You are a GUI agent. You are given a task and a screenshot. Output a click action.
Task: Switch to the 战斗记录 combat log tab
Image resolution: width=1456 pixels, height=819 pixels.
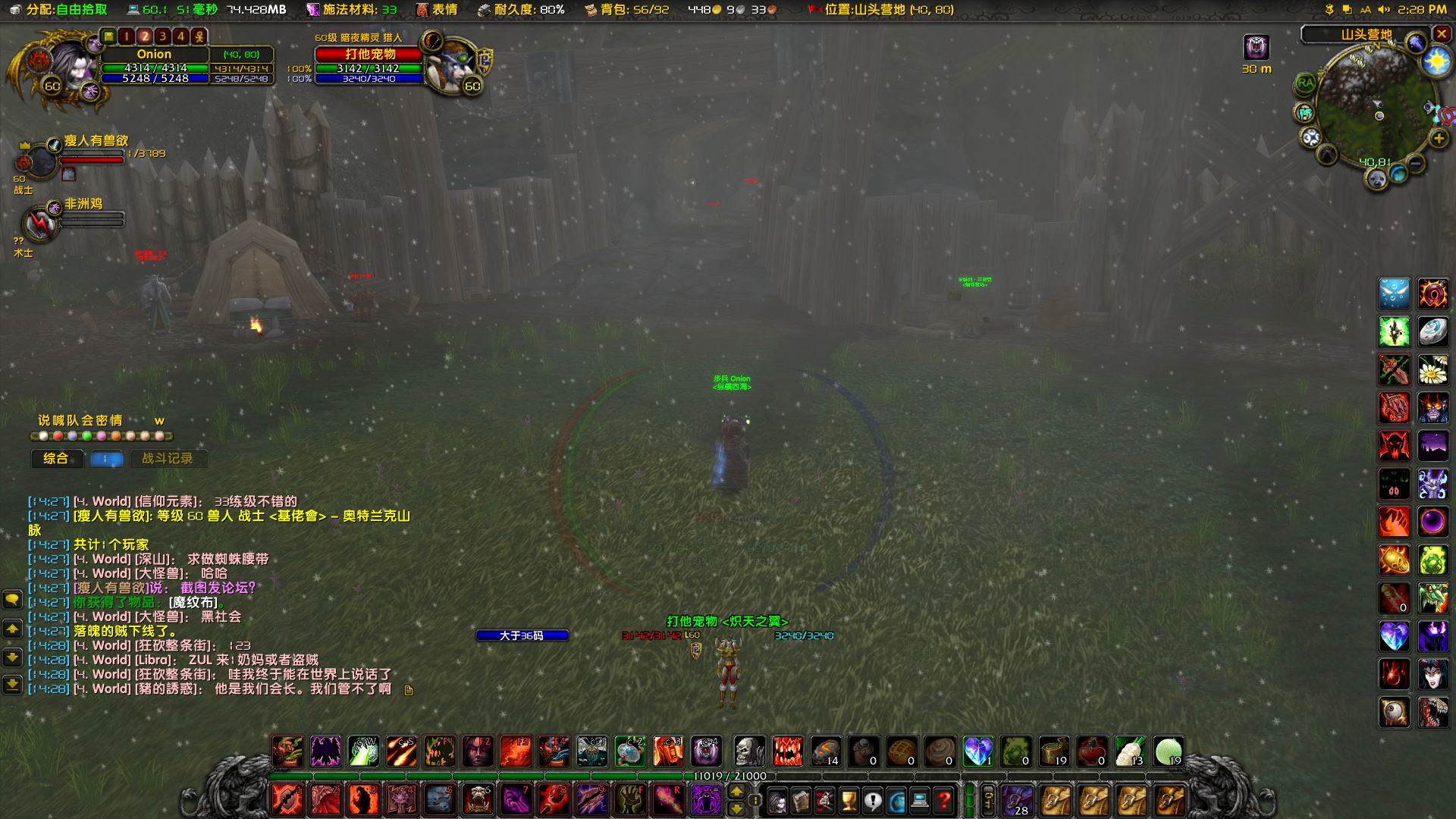pos(168,459)
